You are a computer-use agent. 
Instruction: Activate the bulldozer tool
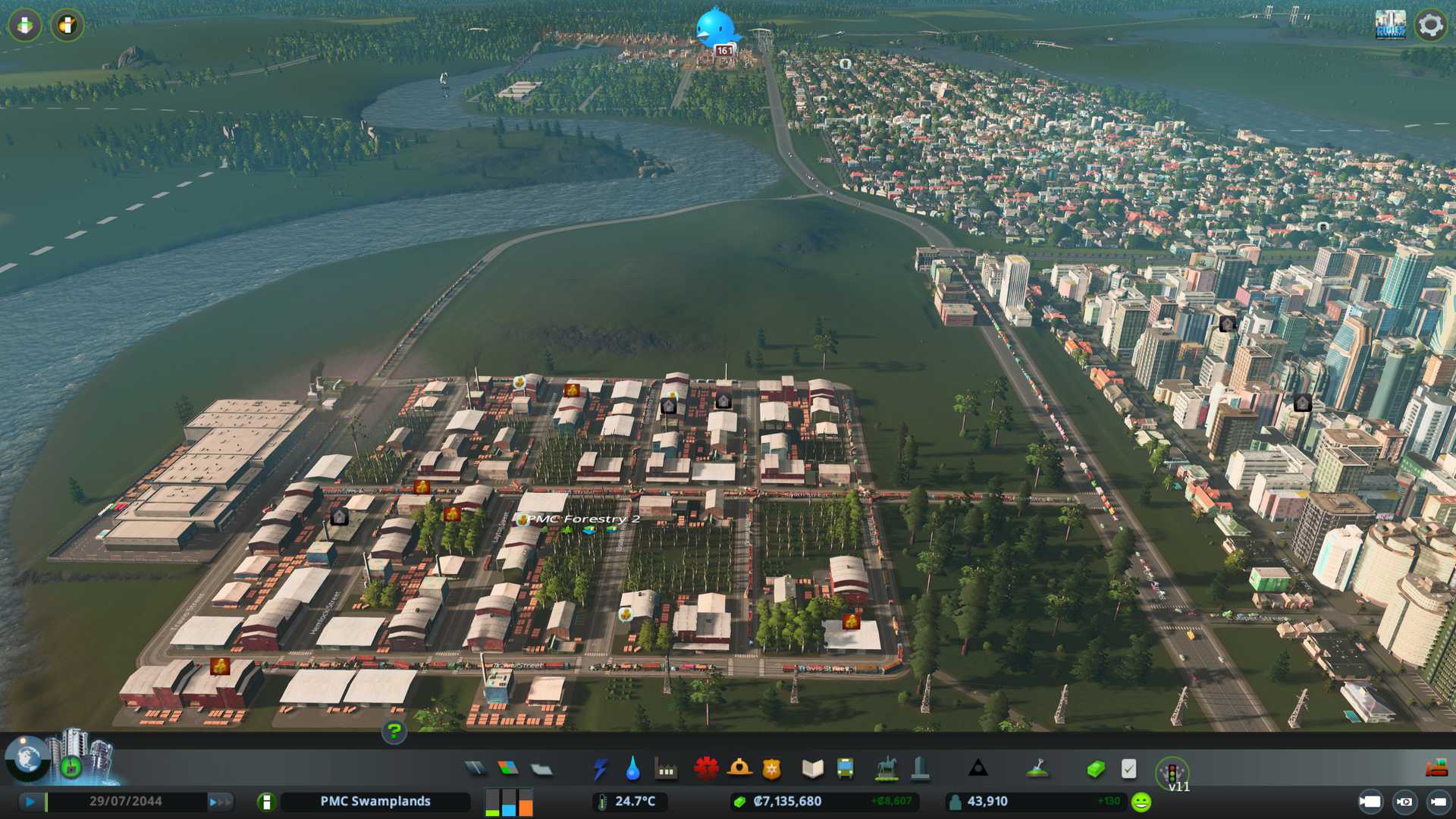pyautogui.click(x=1436, y=768)
